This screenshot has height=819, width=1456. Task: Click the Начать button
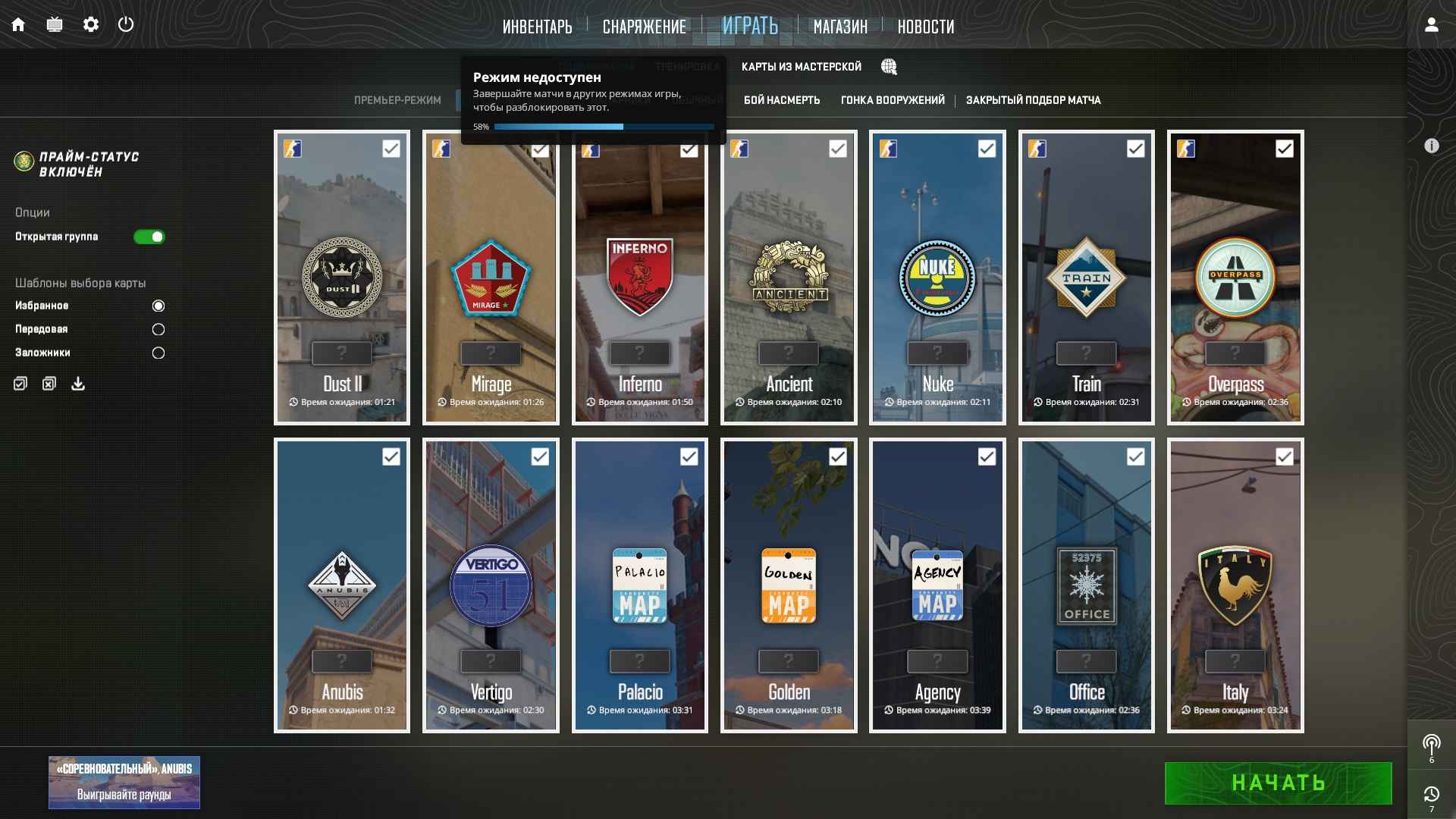click(x=1277, y=783)
